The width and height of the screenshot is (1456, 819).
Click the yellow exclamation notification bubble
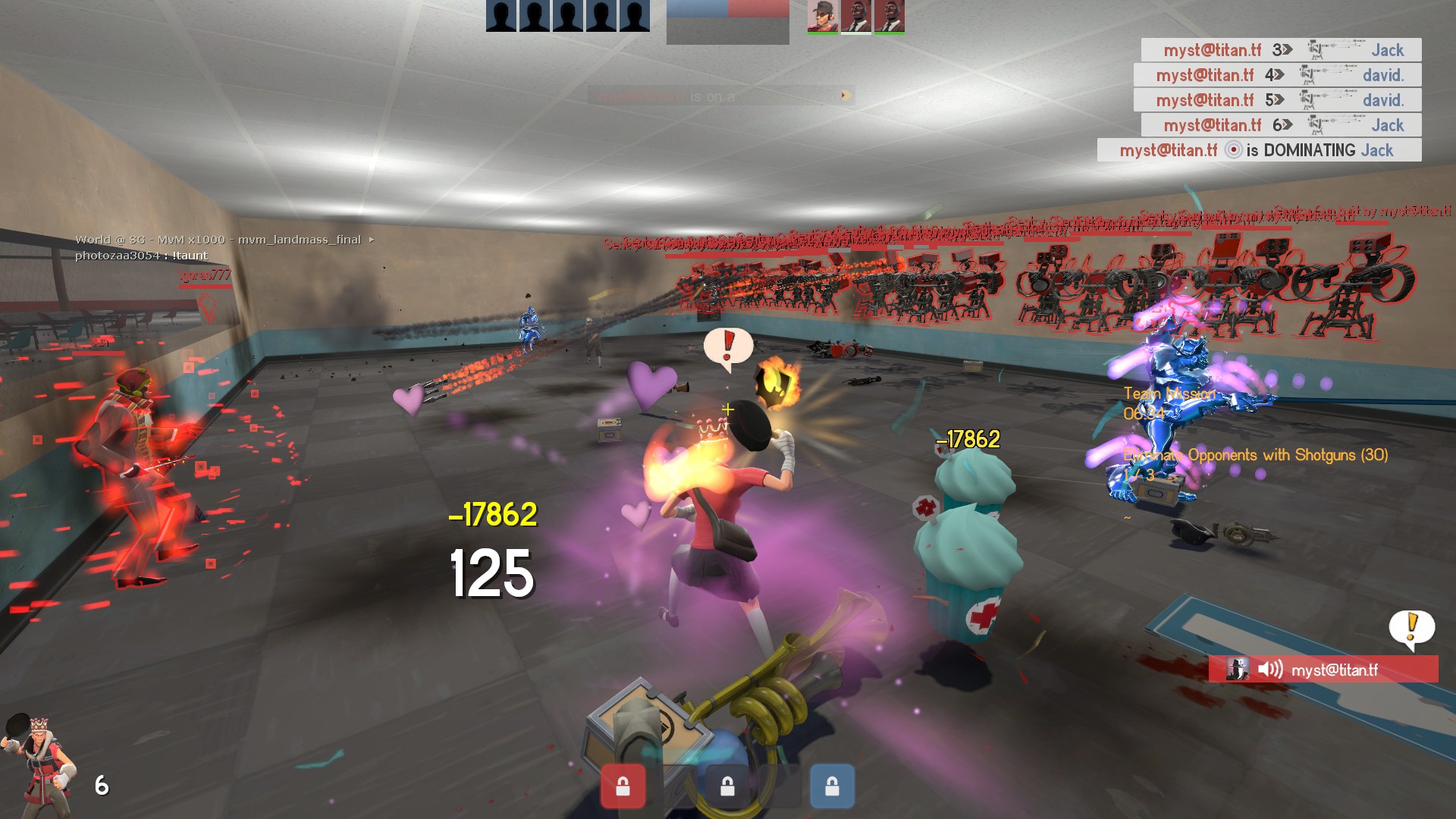[x=1411, y=627]
